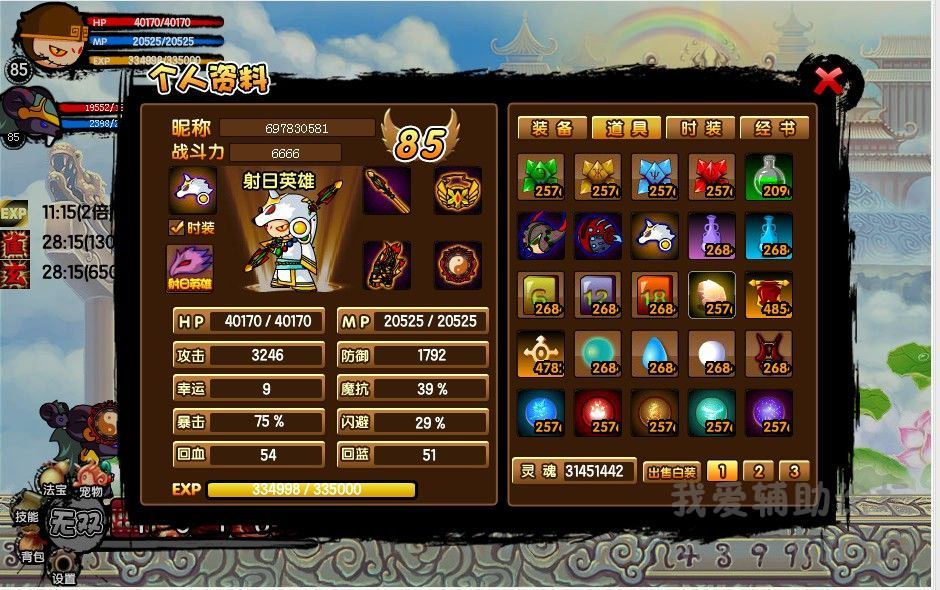Select the red crystal gem item

(x=711, y=177)
